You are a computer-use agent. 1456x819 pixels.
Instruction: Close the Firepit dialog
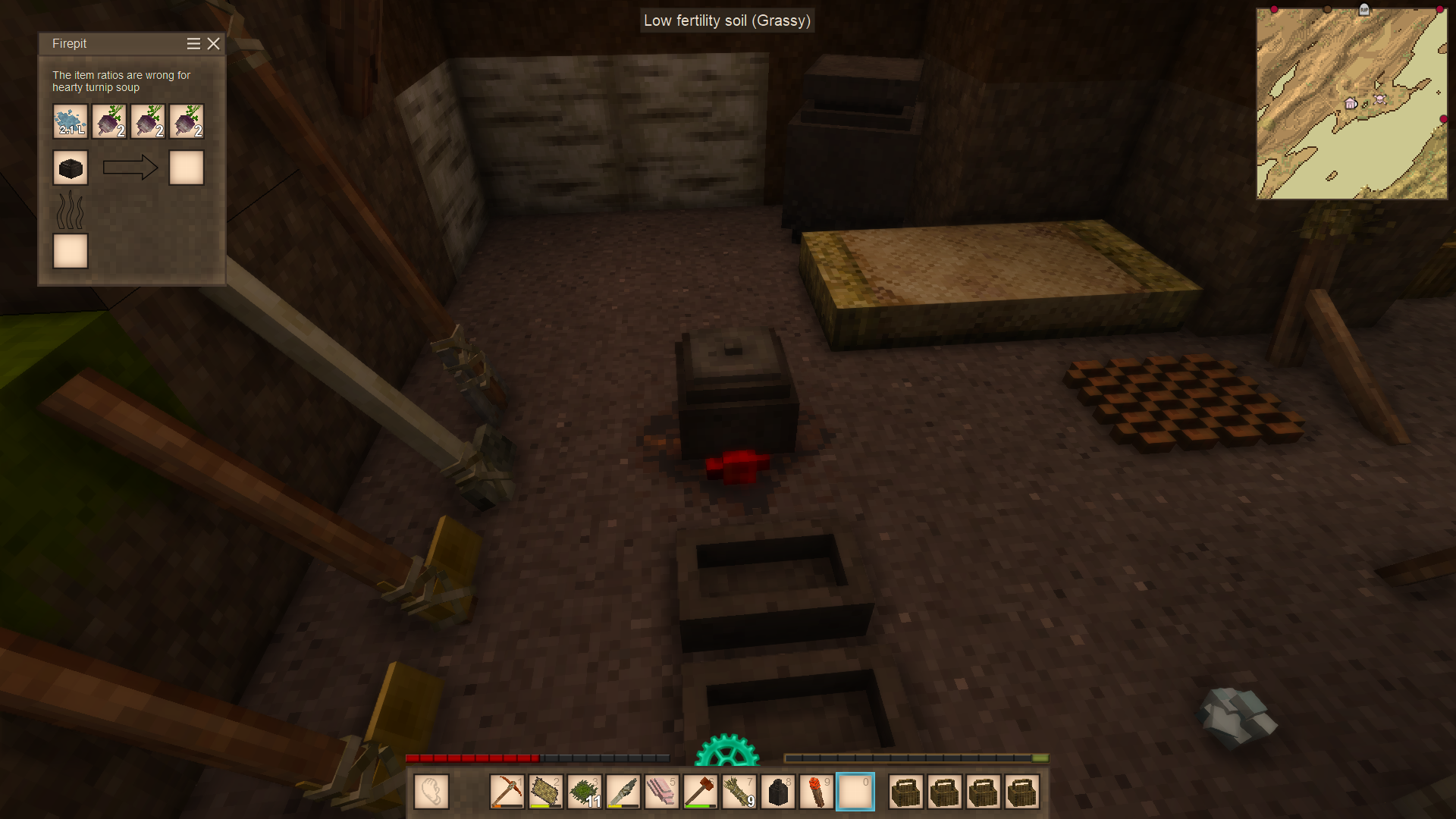(214, 44)
